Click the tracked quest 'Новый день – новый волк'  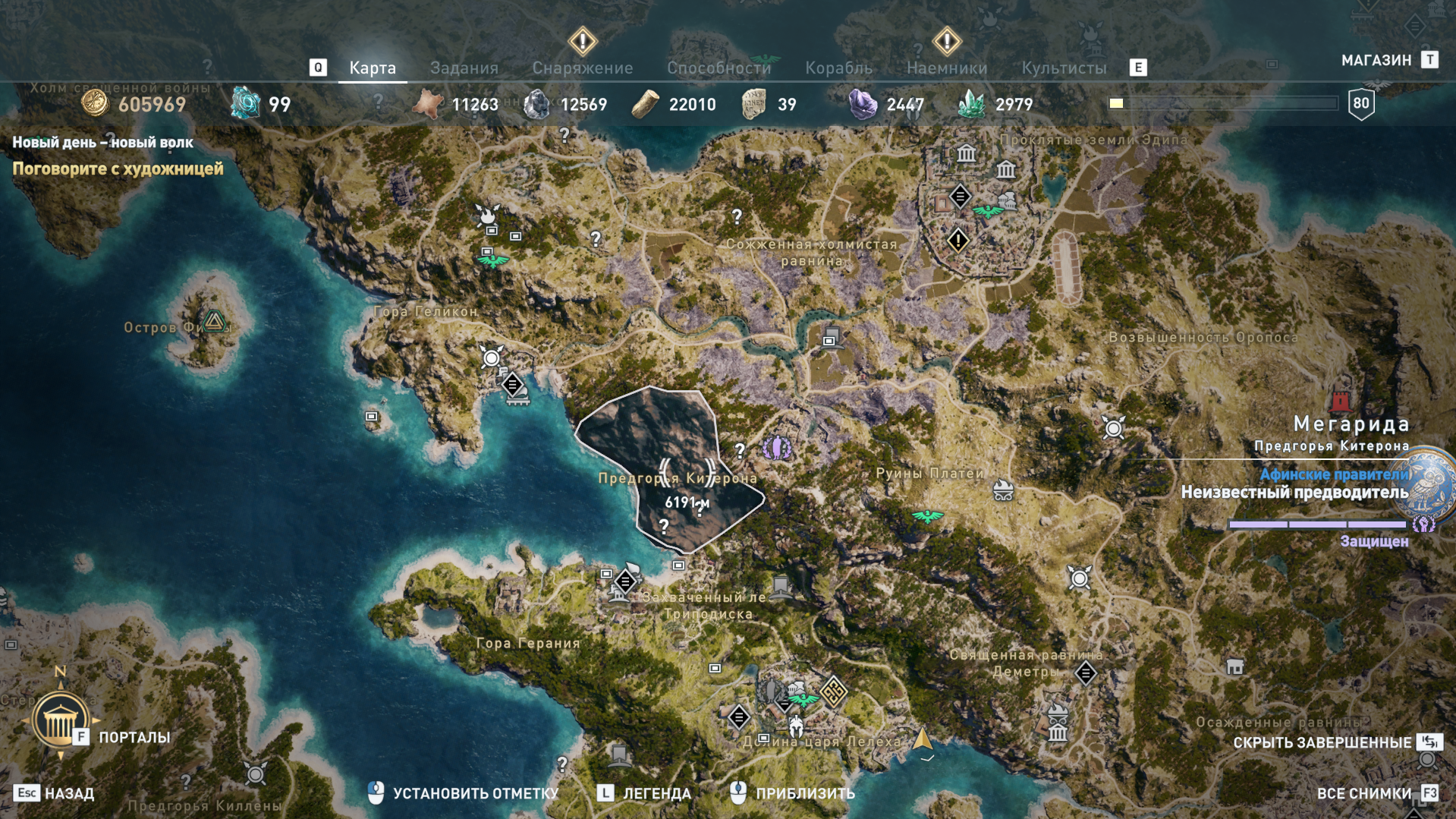pos(102,142)
